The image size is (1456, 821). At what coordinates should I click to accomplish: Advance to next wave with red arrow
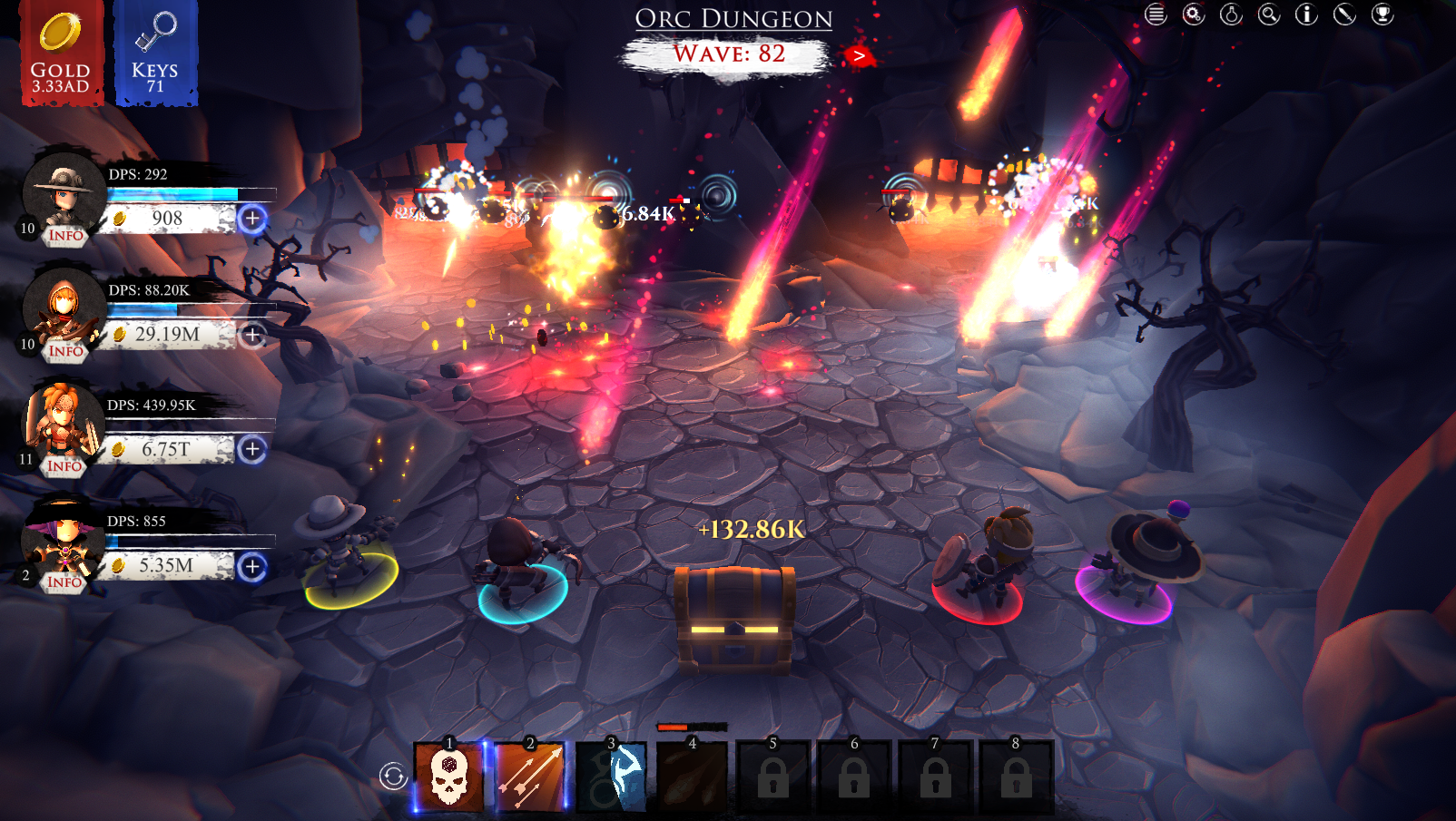point(858,56)
